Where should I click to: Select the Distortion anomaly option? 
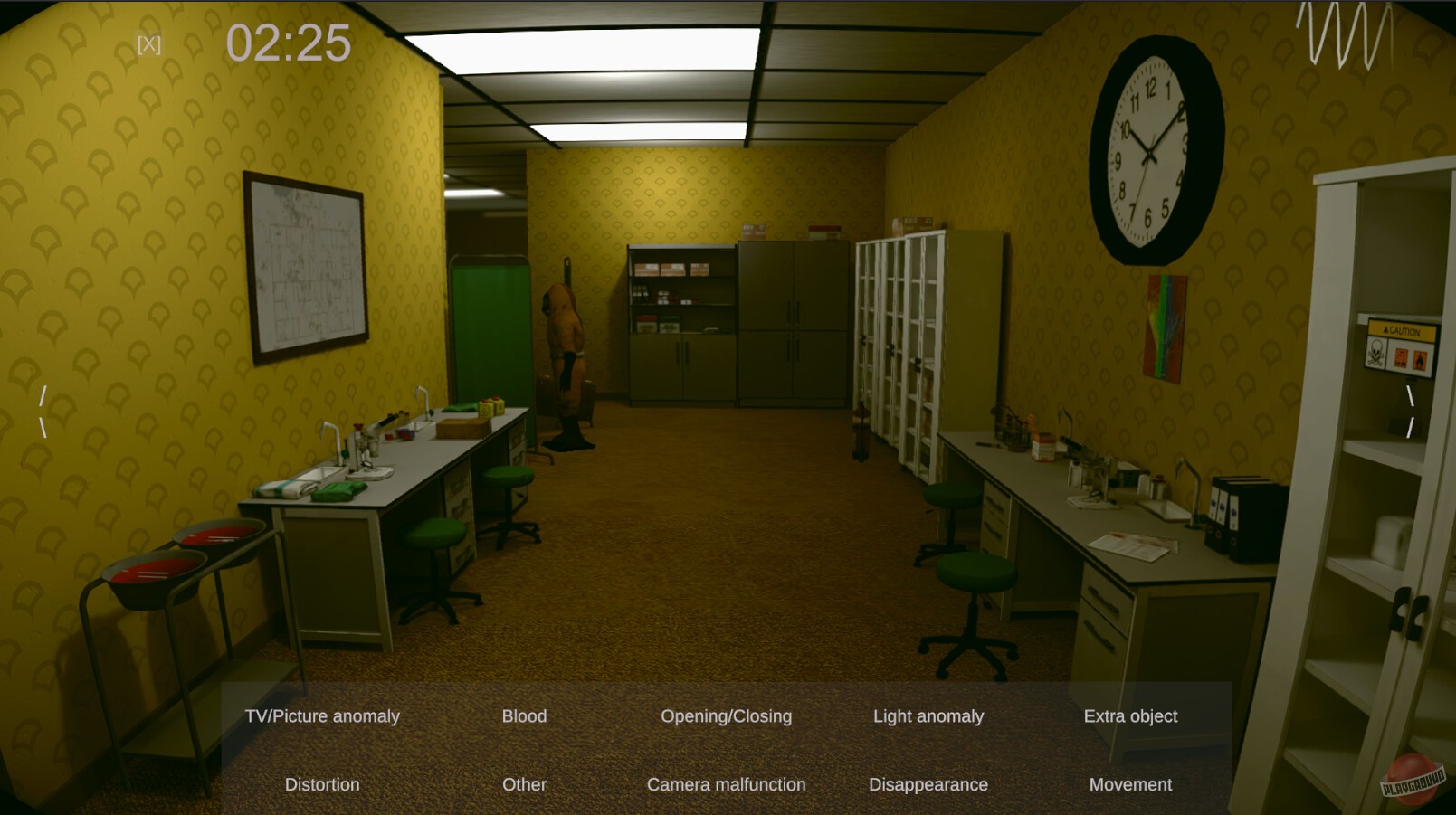pos(321,784)
